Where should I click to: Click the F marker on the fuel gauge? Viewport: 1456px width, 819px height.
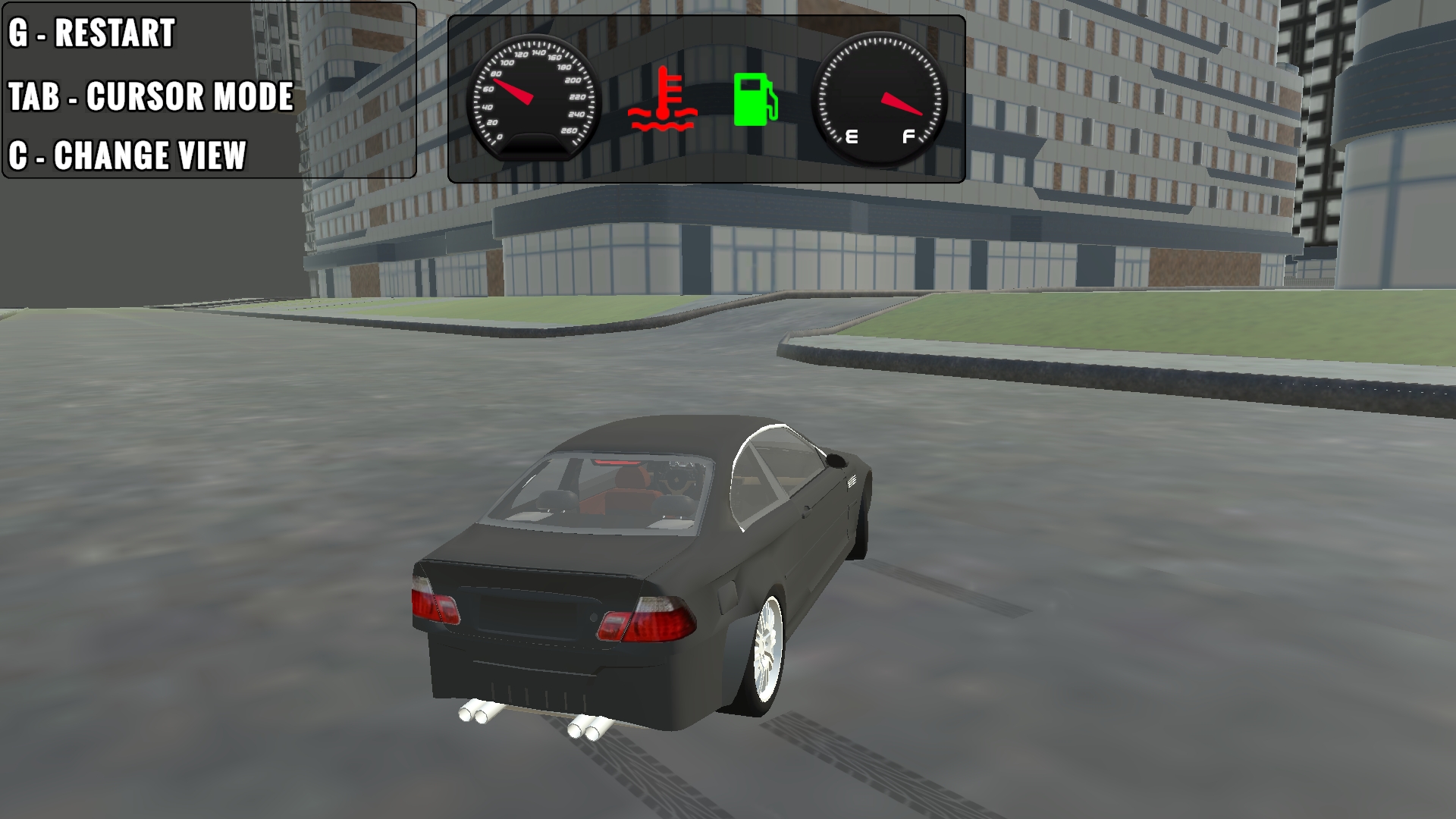(907, 136)
